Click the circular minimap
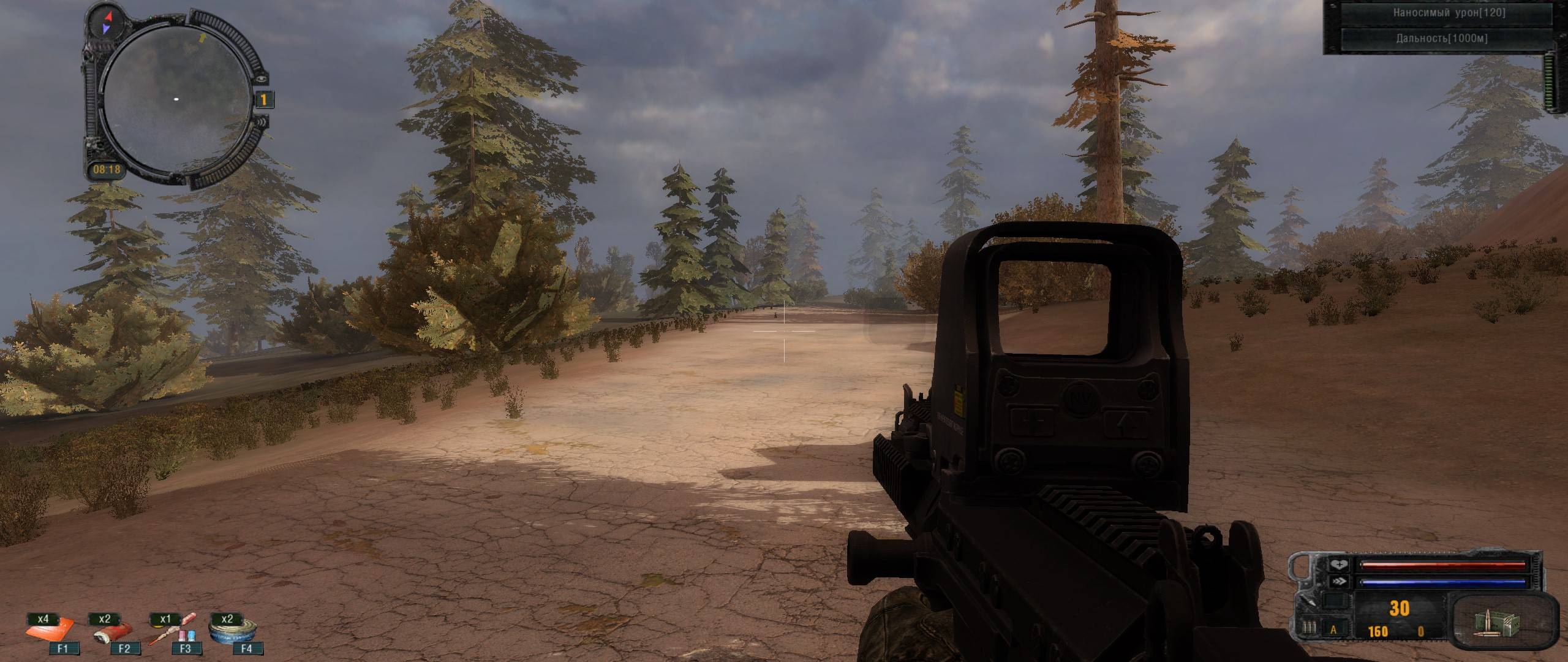The image size is (1568, 662). (x=176, y=99)
